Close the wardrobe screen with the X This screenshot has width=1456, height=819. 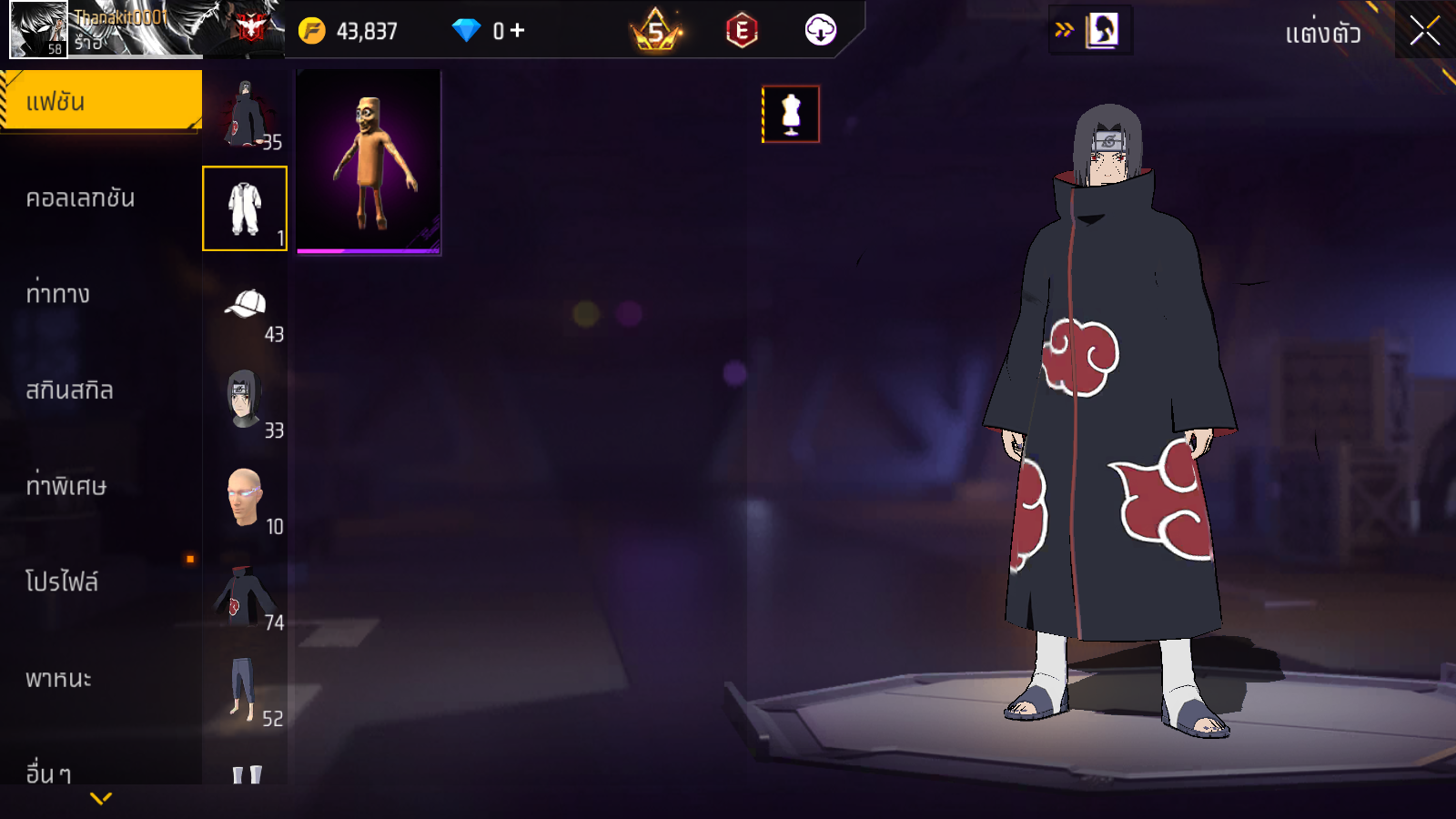[1424, 31]
